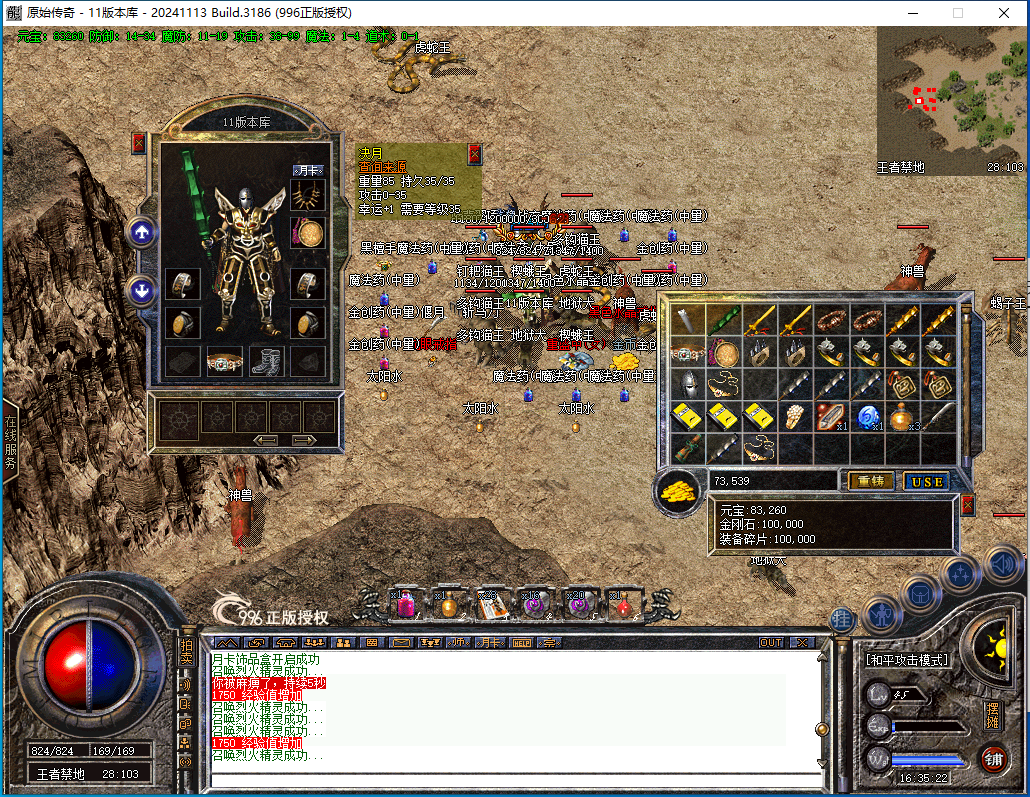The image size is (1030, 797).
Task: Click the blue USE button
Action: [x=926, y=481]
